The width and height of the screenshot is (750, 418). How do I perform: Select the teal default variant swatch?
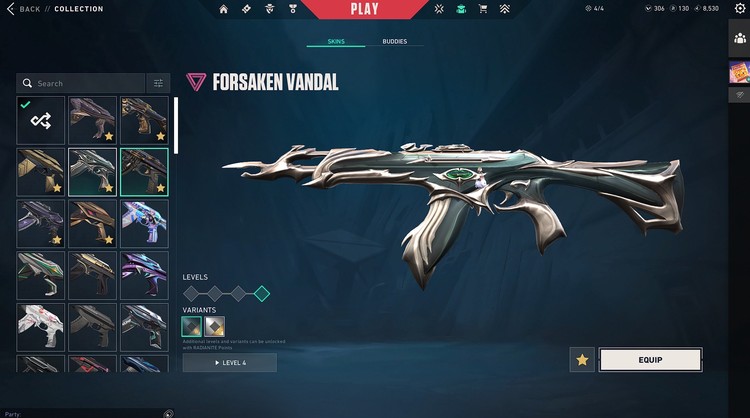[191, 326]
